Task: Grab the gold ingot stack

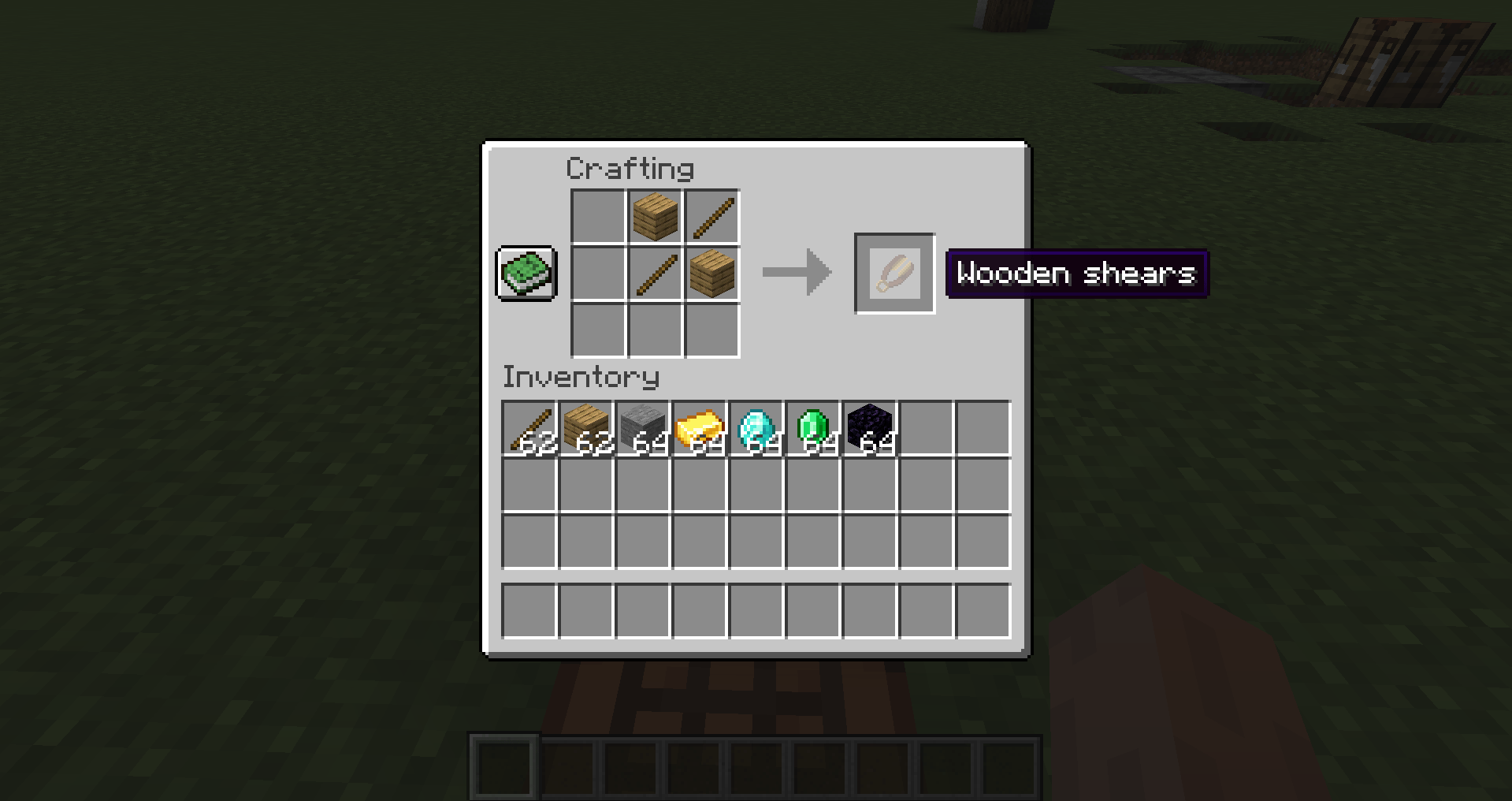Action: (700, 427)
